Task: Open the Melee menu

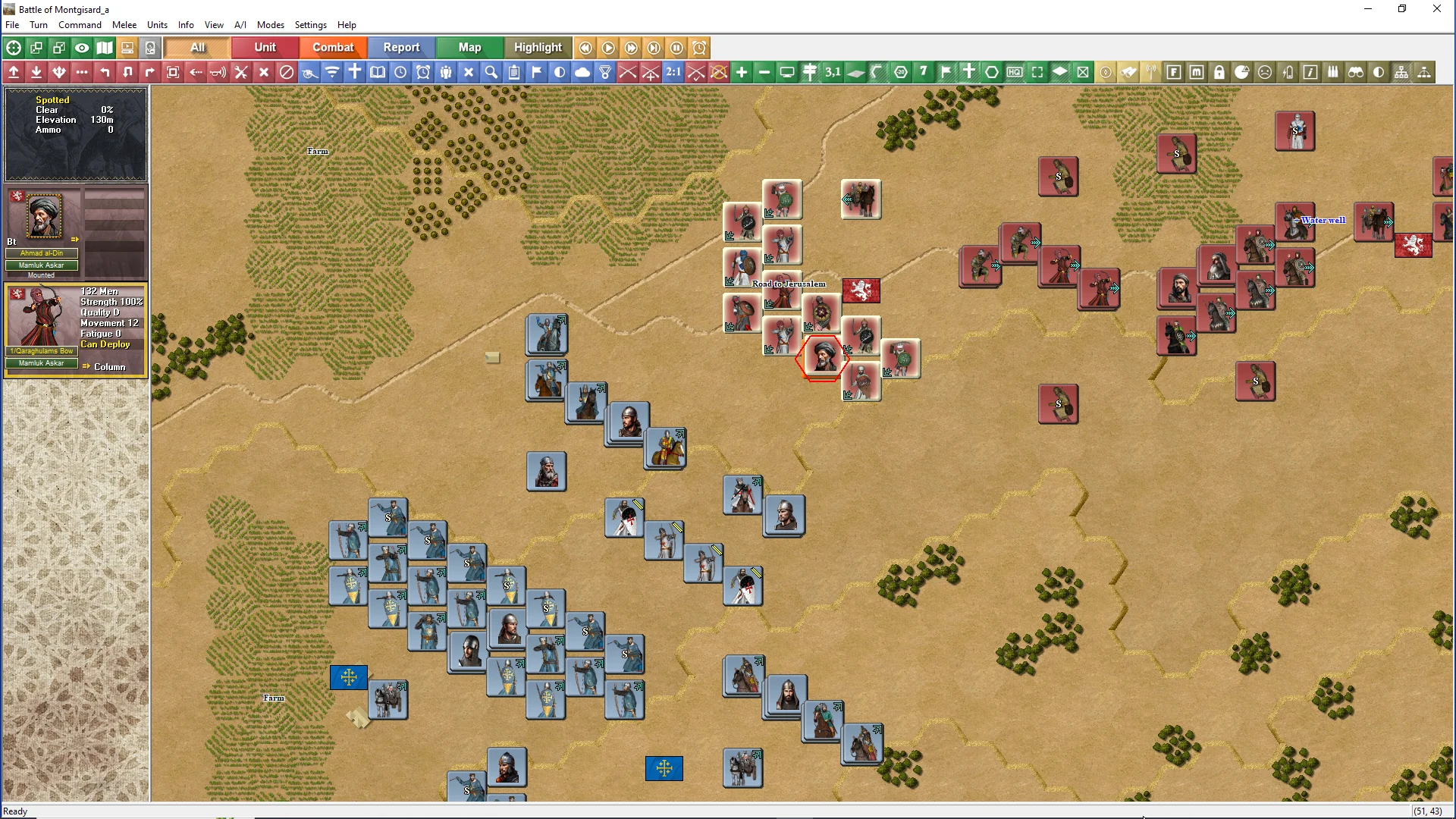Action: pyautogui.click(x=124, y=25)
